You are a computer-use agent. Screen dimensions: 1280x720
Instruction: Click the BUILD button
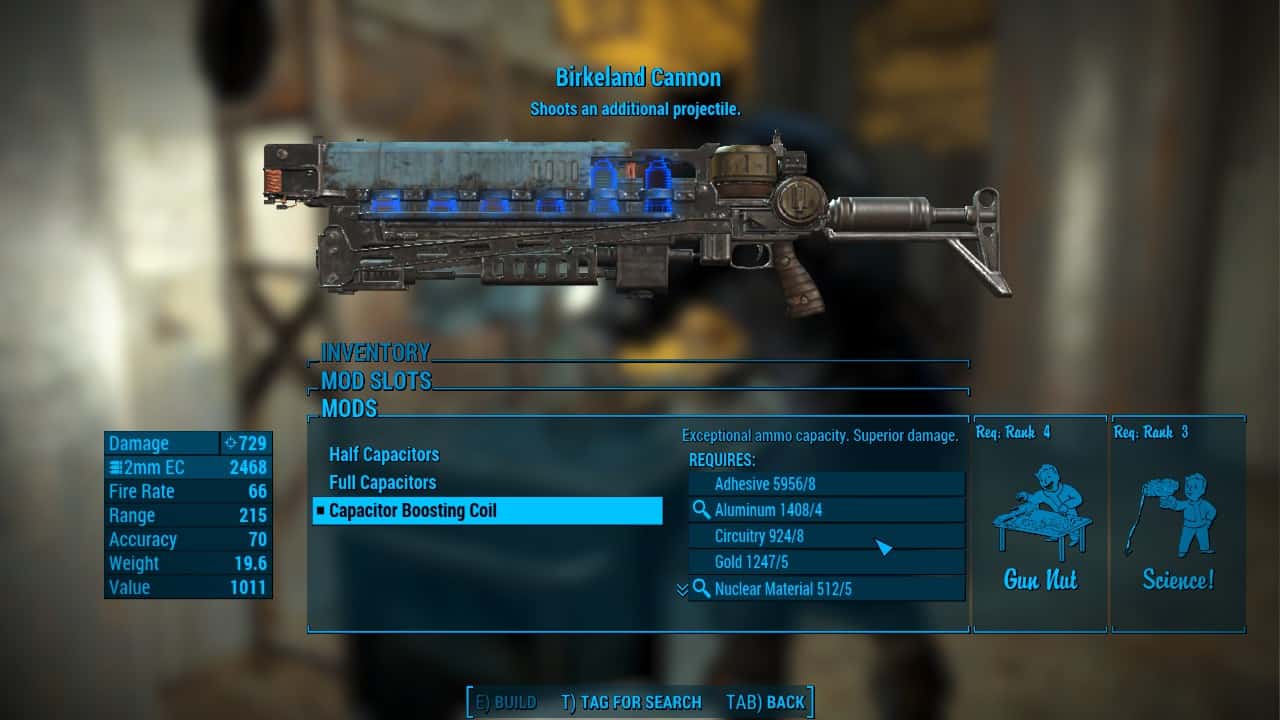(x=506, y=702)
